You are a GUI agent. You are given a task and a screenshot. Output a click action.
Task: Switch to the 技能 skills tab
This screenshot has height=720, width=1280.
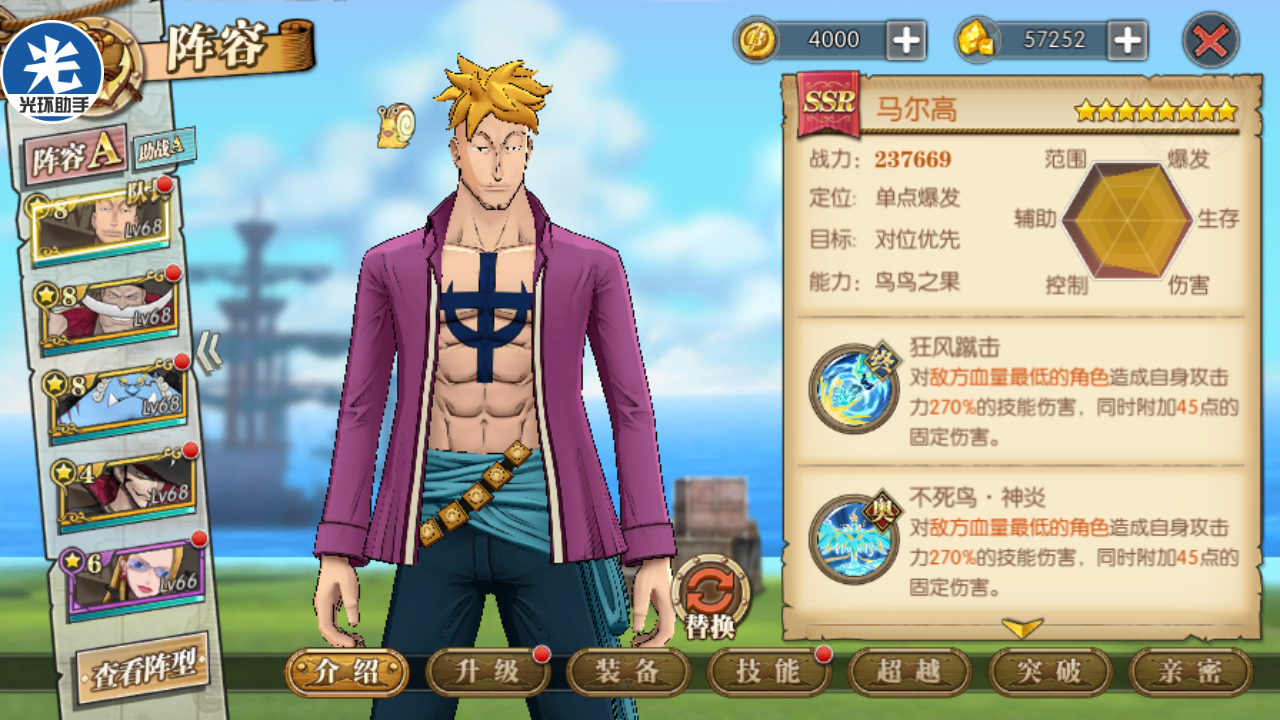coord(769,672)
